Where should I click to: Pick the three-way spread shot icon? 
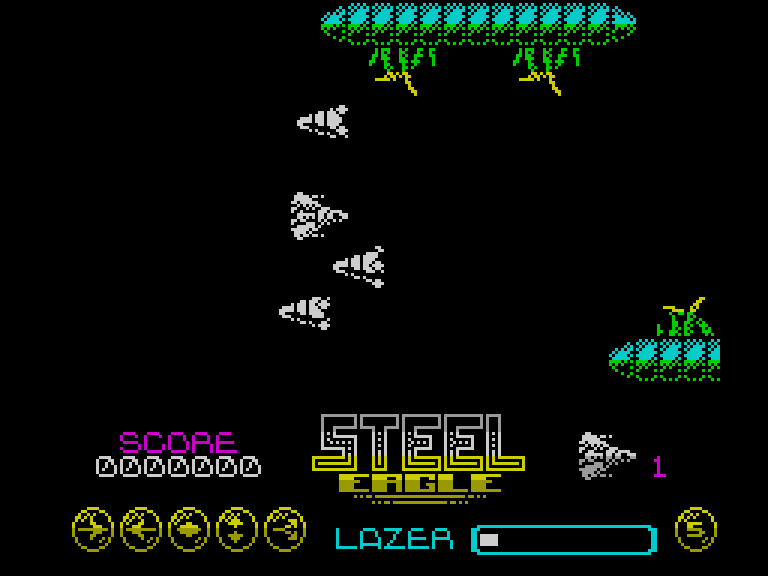pyautogui.click(x=285, y=529)
